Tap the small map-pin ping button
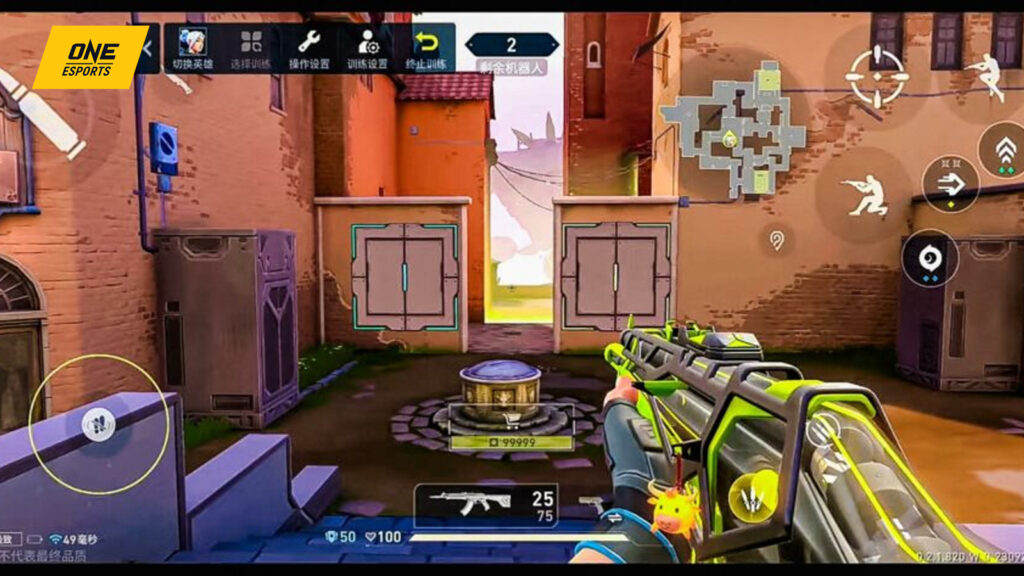This screenshot has height=576, width=1024. click(776, 240)
